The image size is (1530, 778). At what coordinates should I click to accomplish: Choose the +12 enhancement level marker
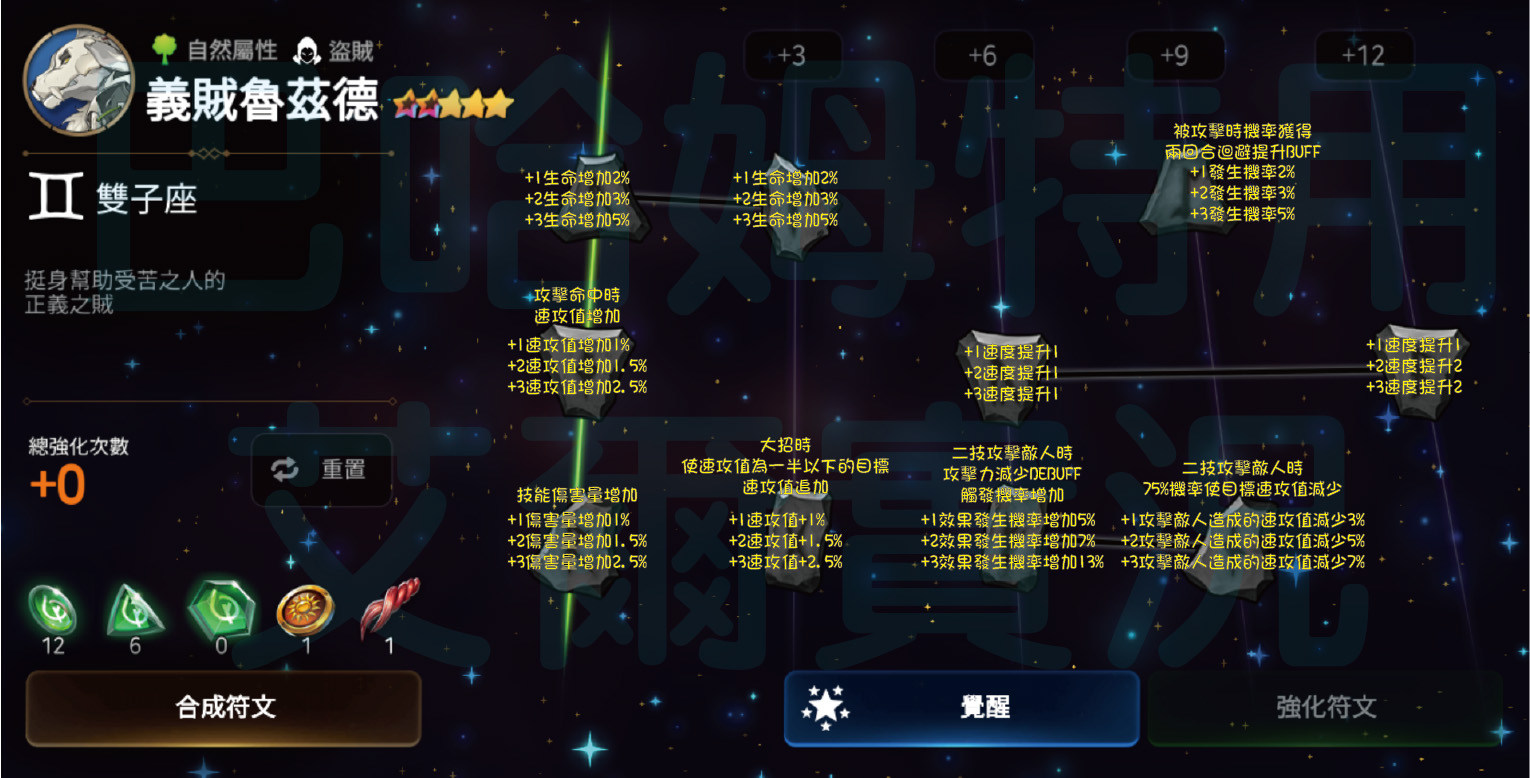point(1364,55)
